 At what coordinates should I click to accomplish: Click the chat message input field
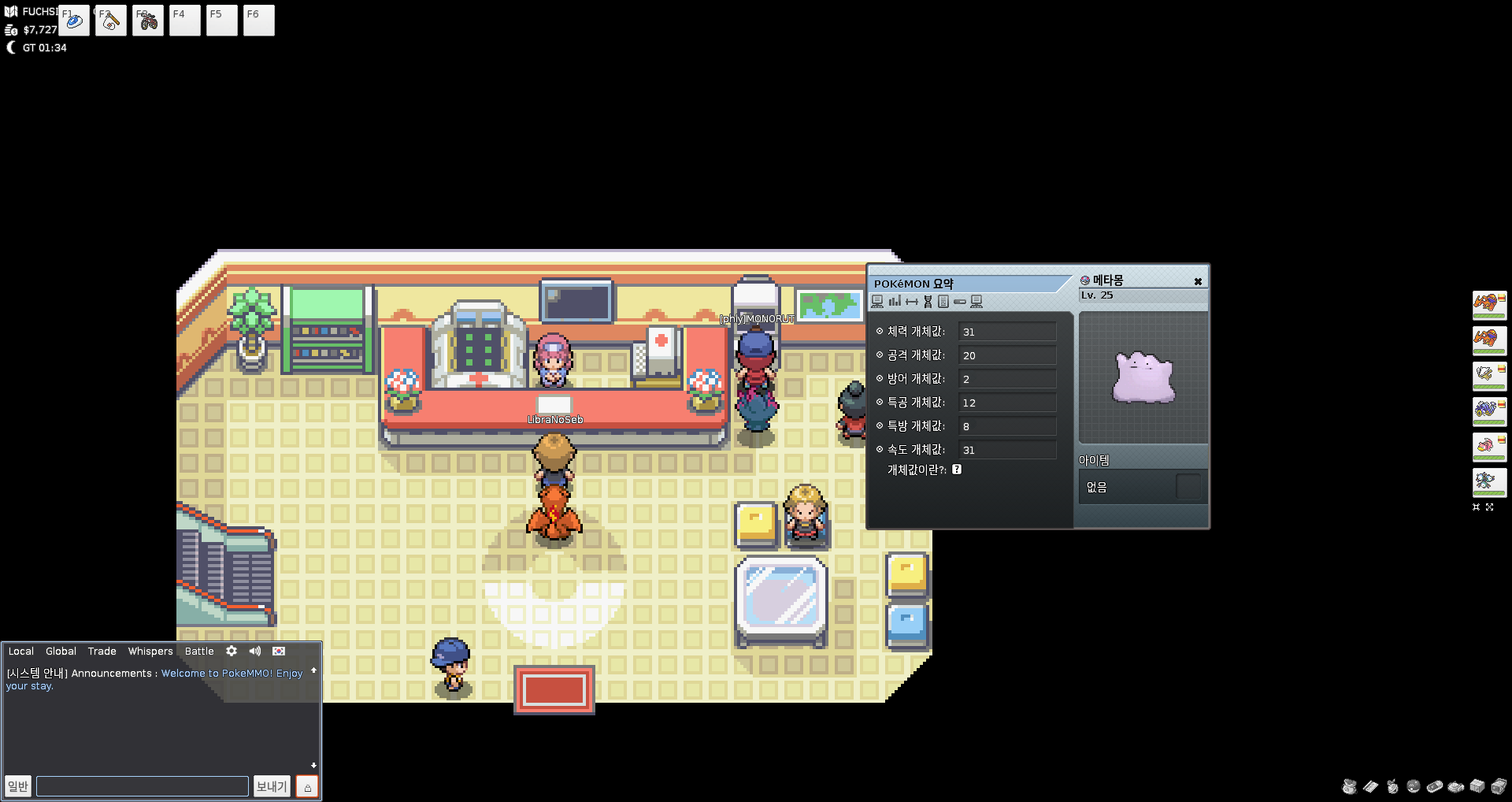click(x=143, y=786)
